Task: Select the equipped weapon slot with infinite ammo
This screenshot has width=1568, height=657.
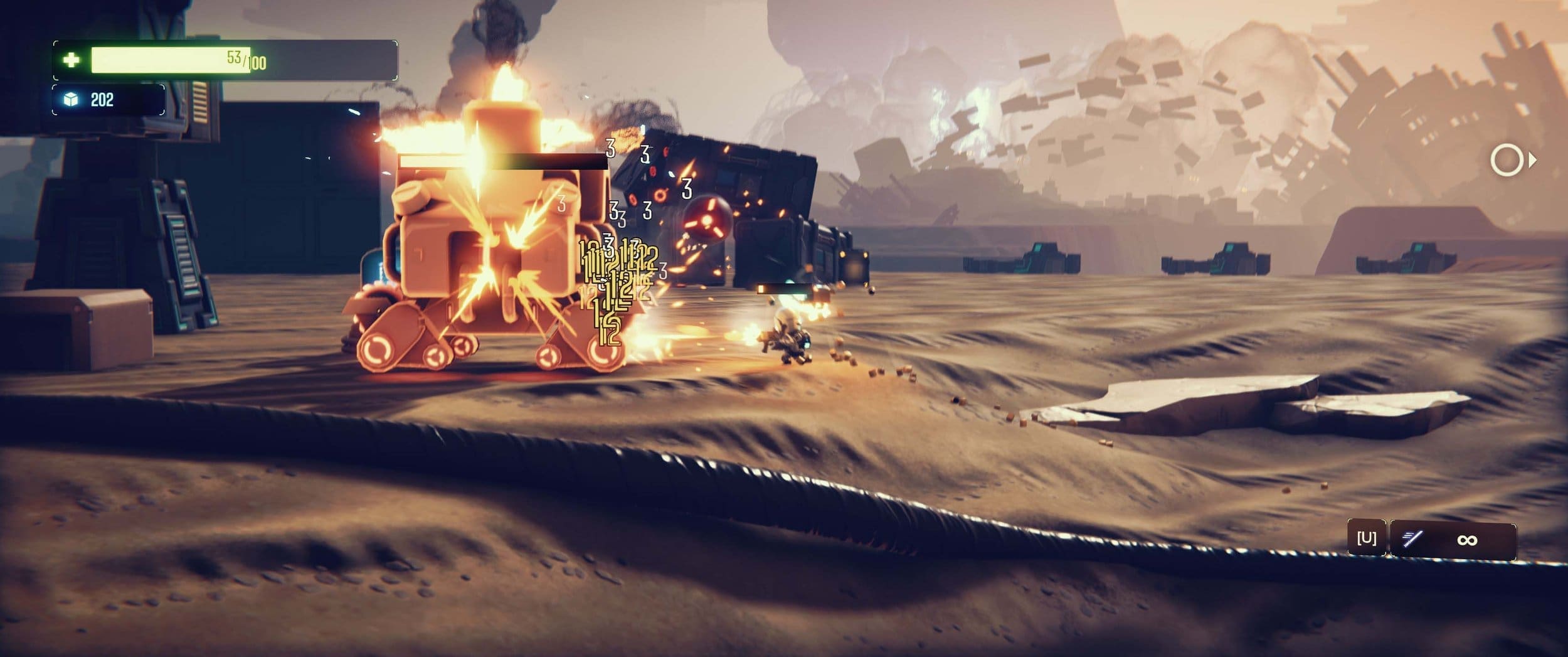Action: coord(1453,539)
